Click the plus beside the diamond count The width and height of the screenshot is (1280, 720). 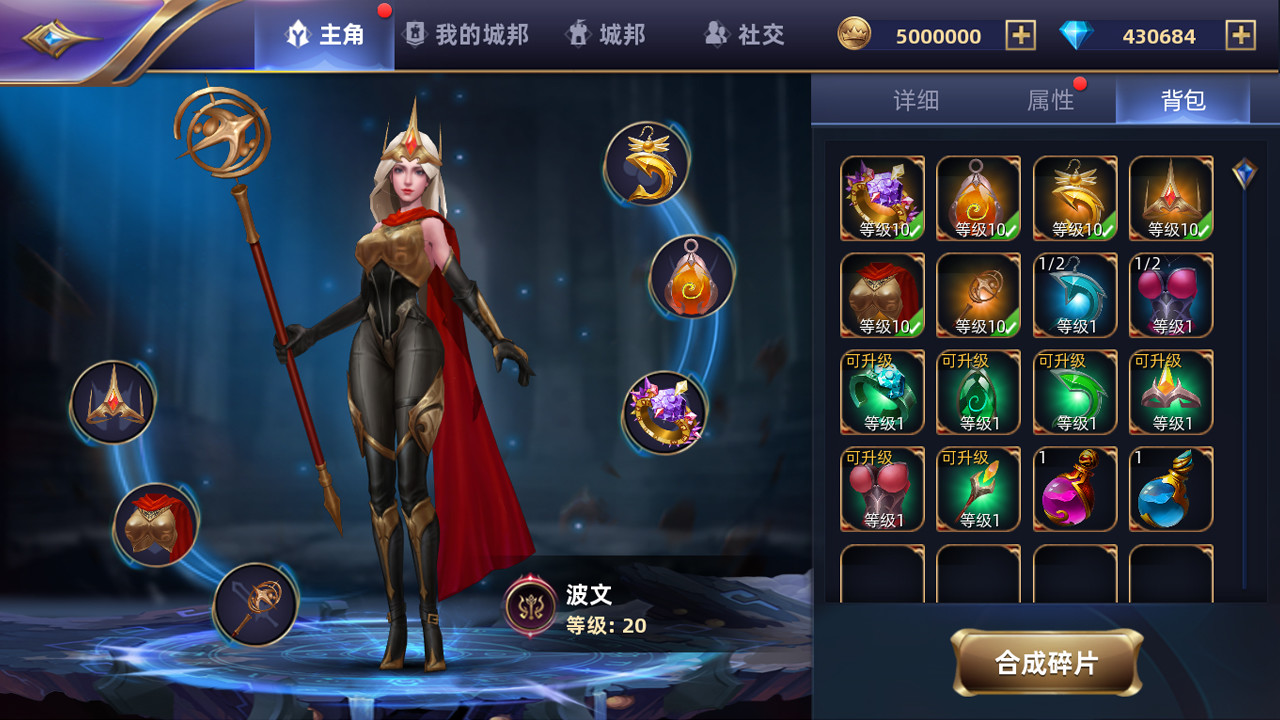tap(1240, 34)
